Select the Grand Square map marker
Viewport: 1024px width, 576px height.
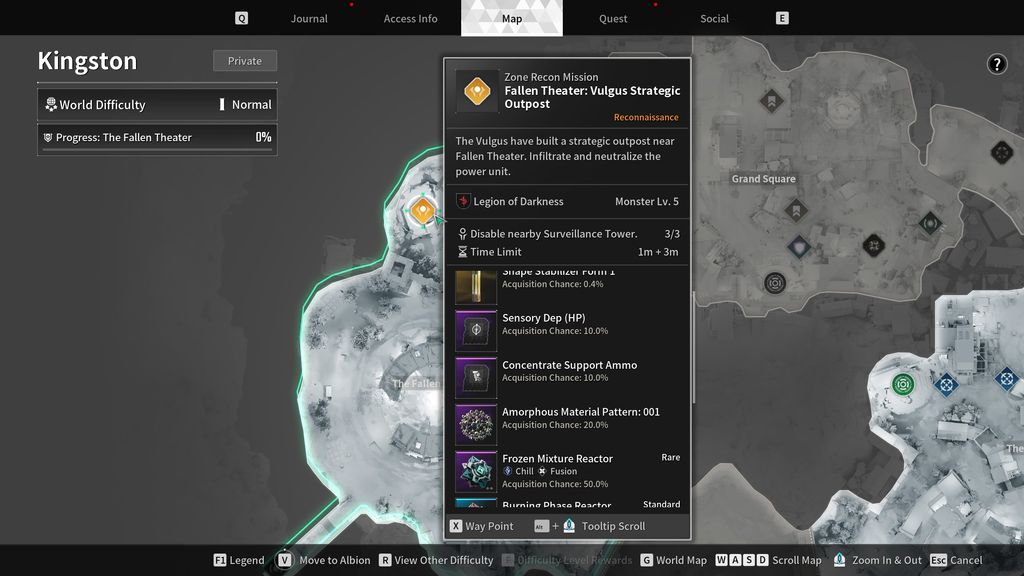(764, 179)
